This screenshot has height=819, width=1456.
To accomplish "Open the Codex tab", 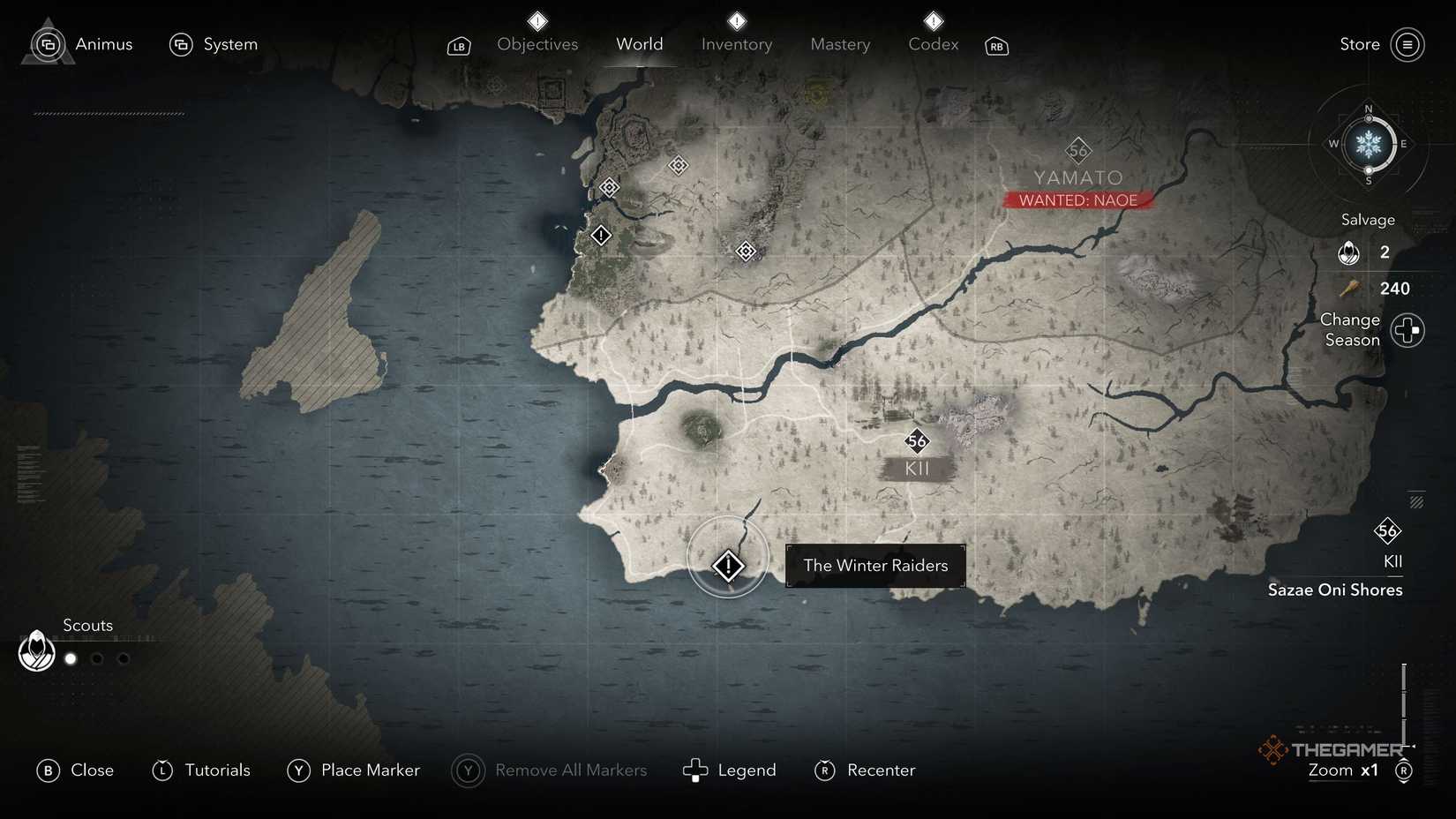I will point(932,43).
